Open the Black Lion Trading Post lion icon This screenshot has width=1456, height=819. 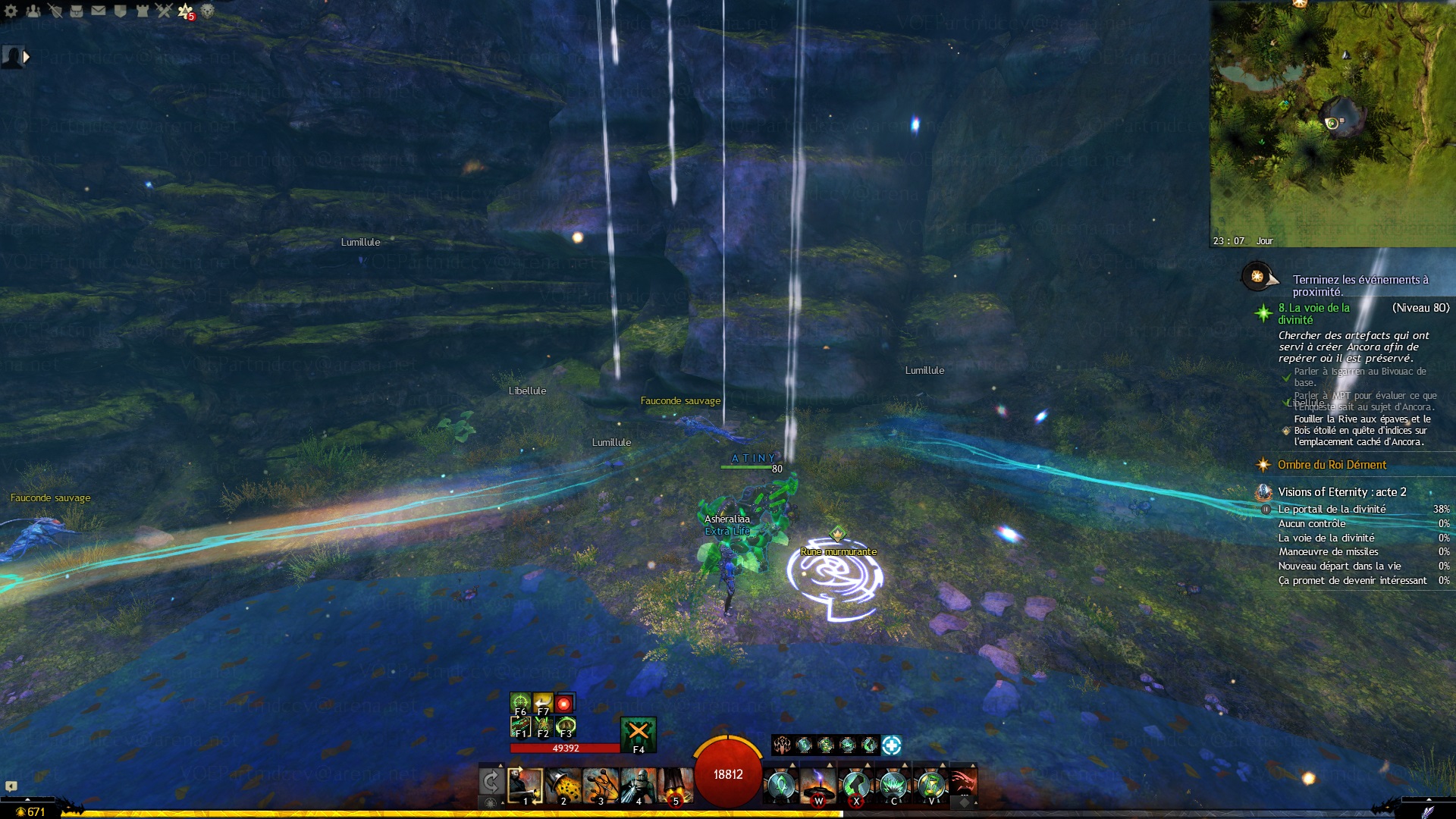tap(207, 11)
